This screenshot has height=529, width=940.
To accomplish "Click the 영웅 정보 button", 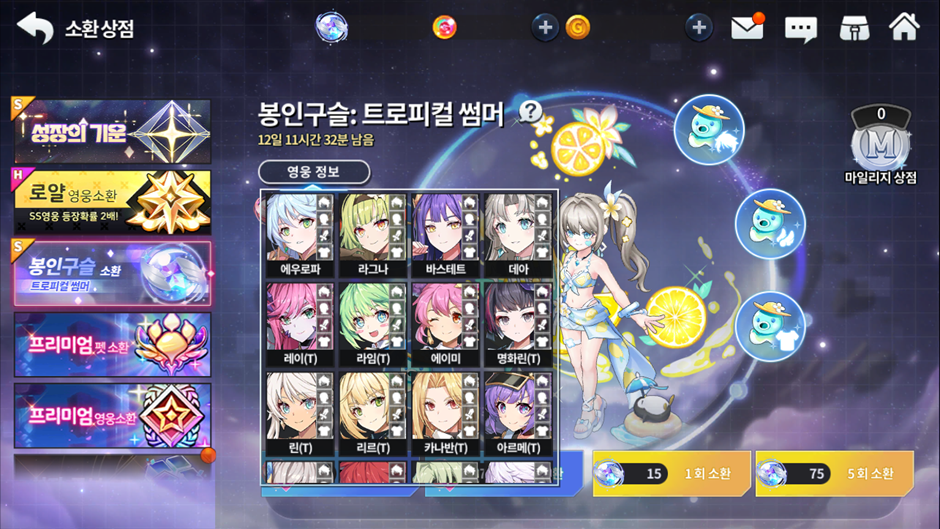I will 314,172.
